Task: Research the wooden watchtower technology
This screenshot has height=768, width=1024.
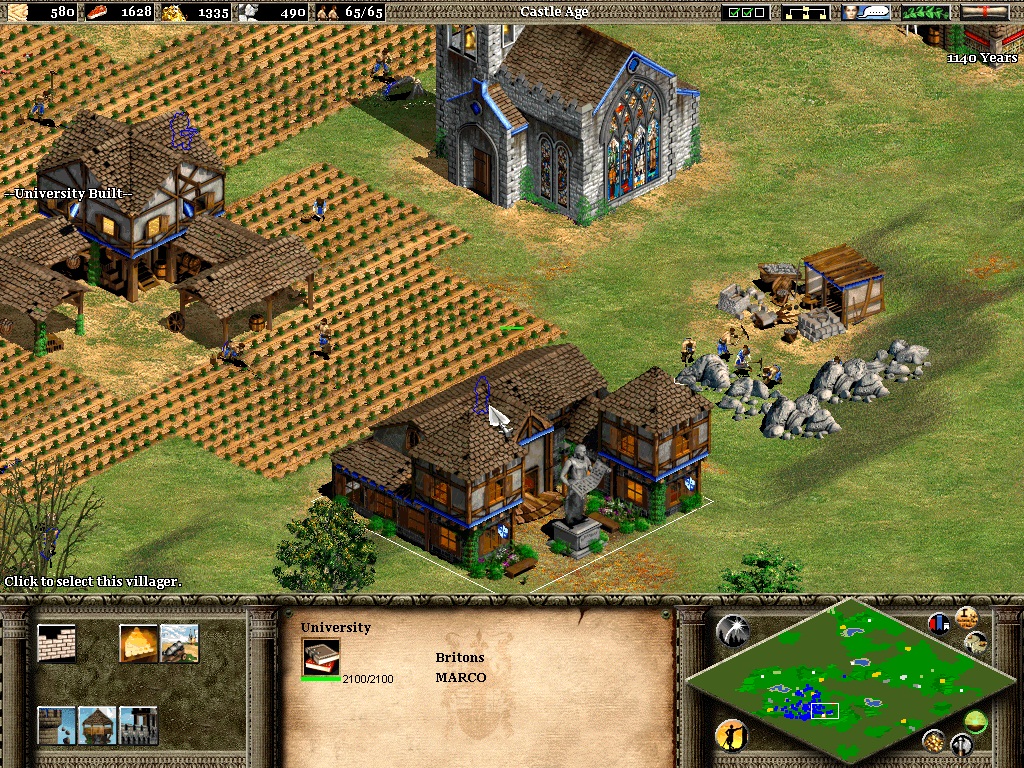Action: pyautogui.click(x=97, y=725)
